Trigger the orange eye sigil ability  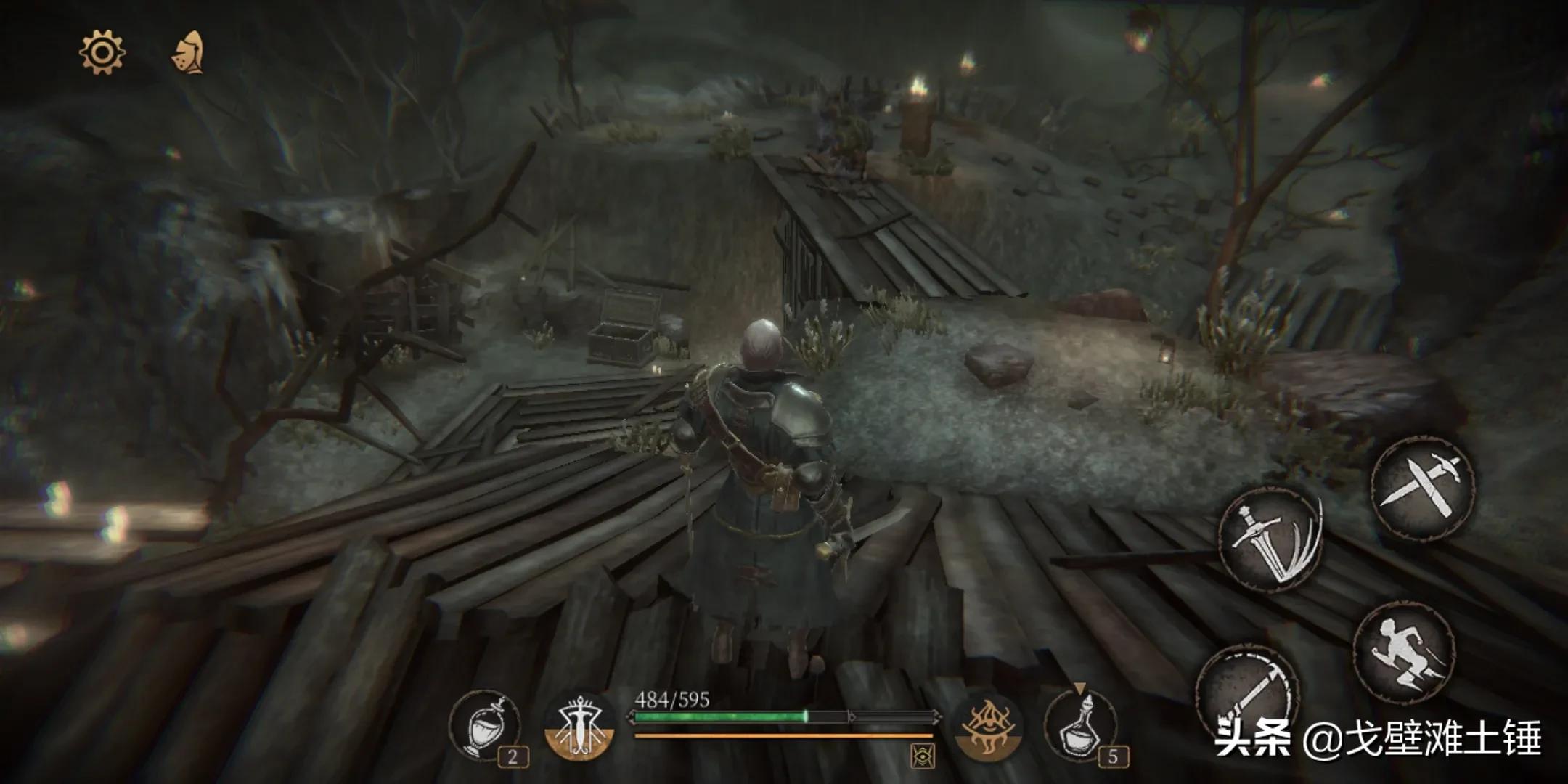[x=987, y=726]
